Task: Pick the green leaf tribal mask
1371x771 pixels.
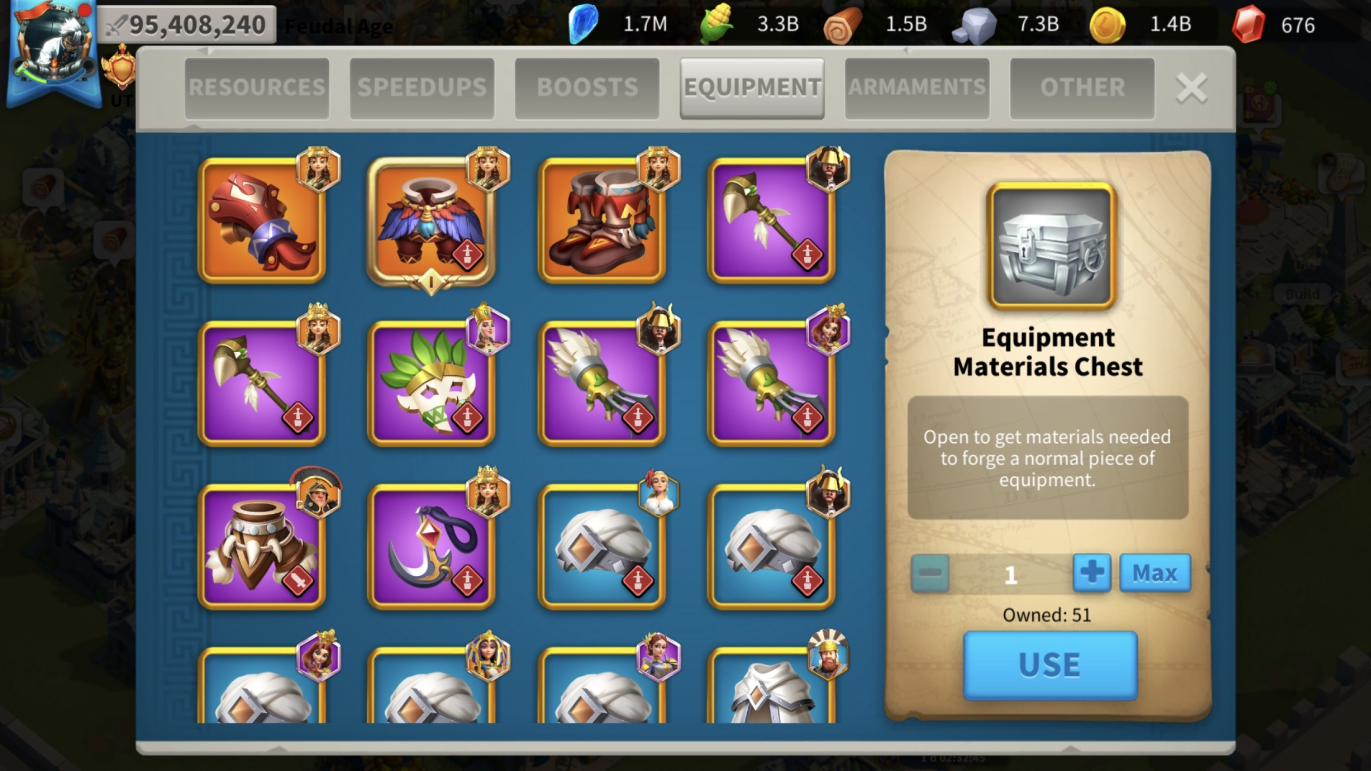Action: point(432,383)
